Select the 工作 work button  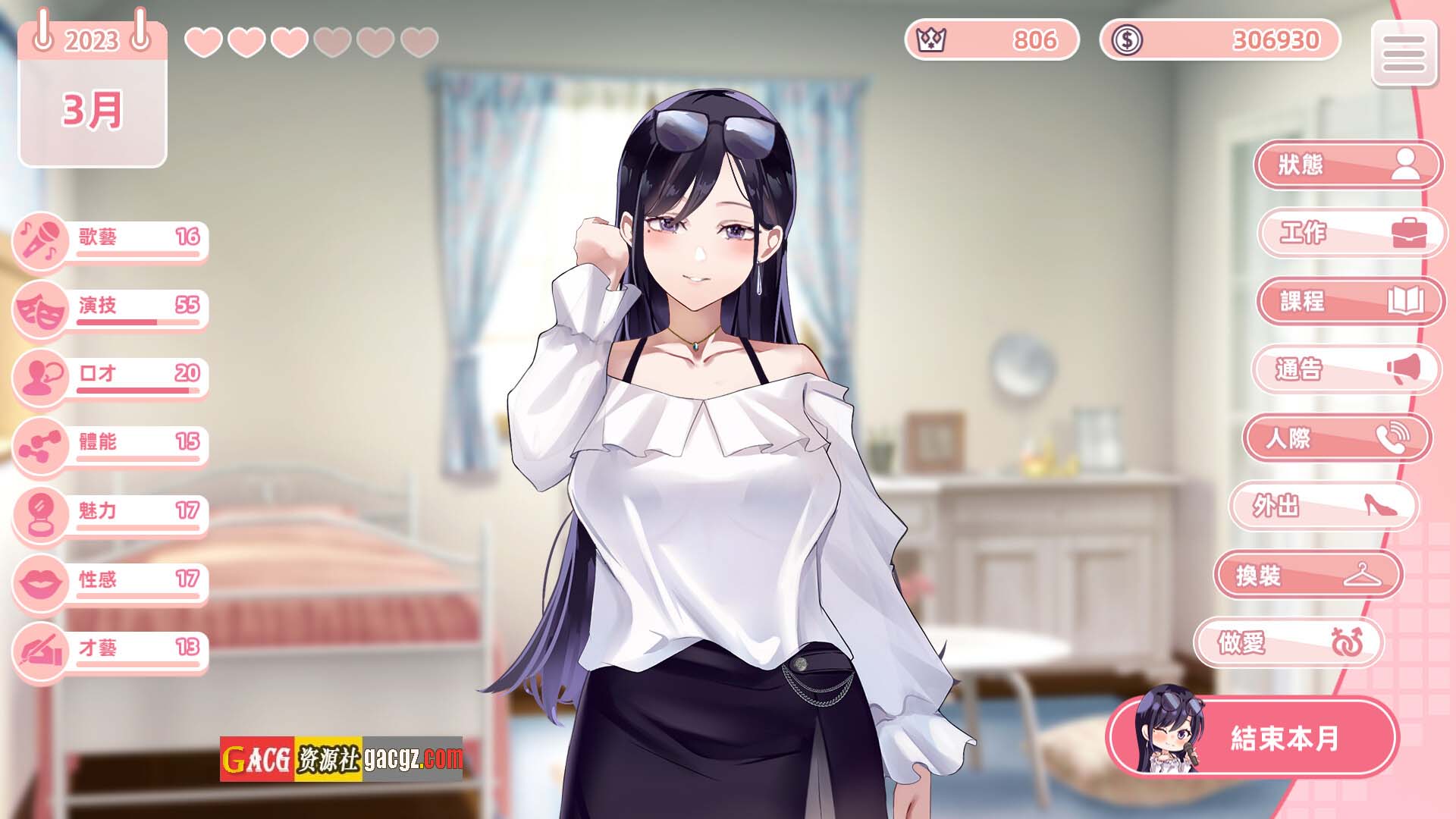click(1351, 232)
